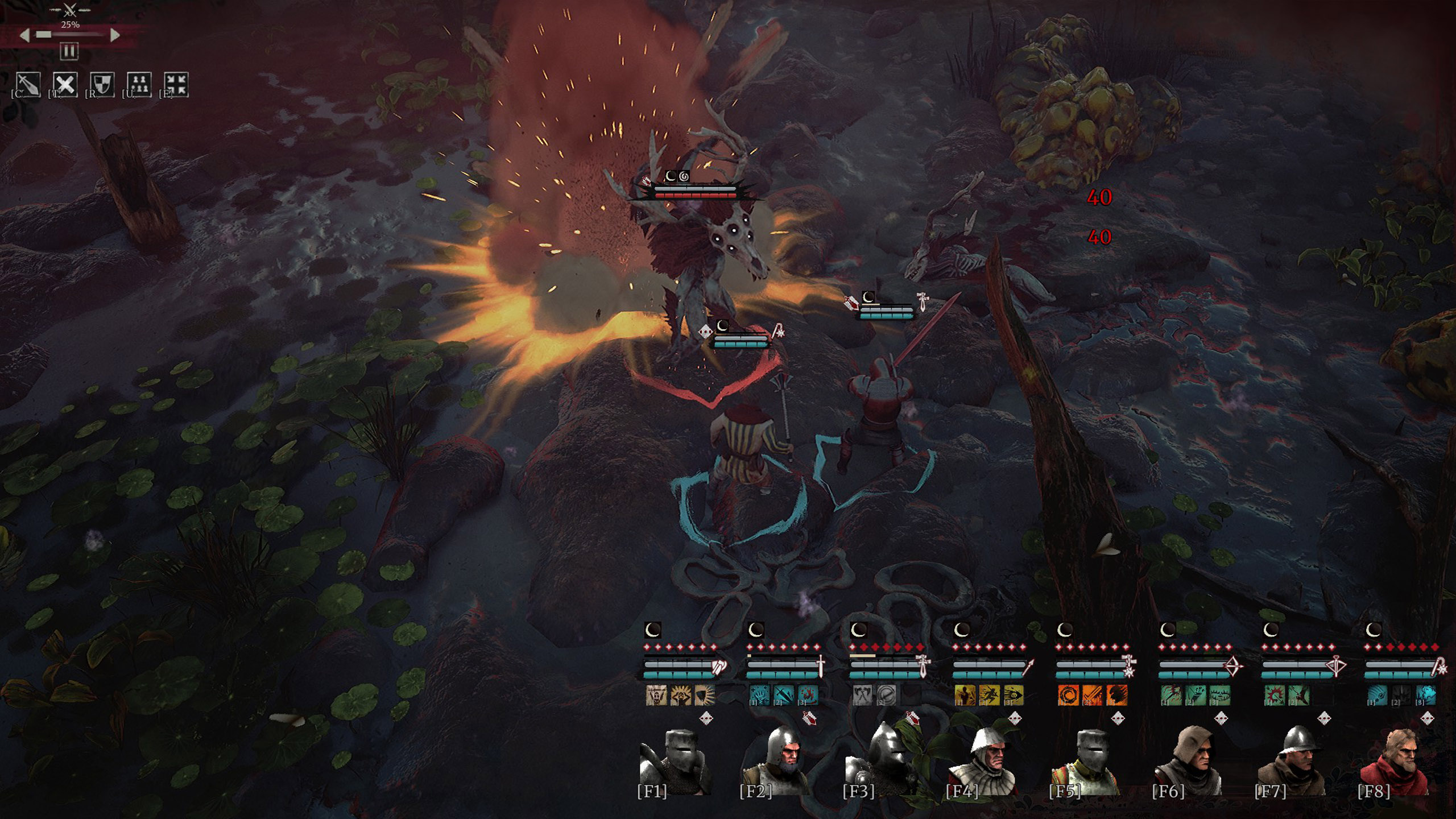This screenshot has height=819, width=1456.
Task: Activate the orange thorn ring ability
Action: coord(1068,695)
